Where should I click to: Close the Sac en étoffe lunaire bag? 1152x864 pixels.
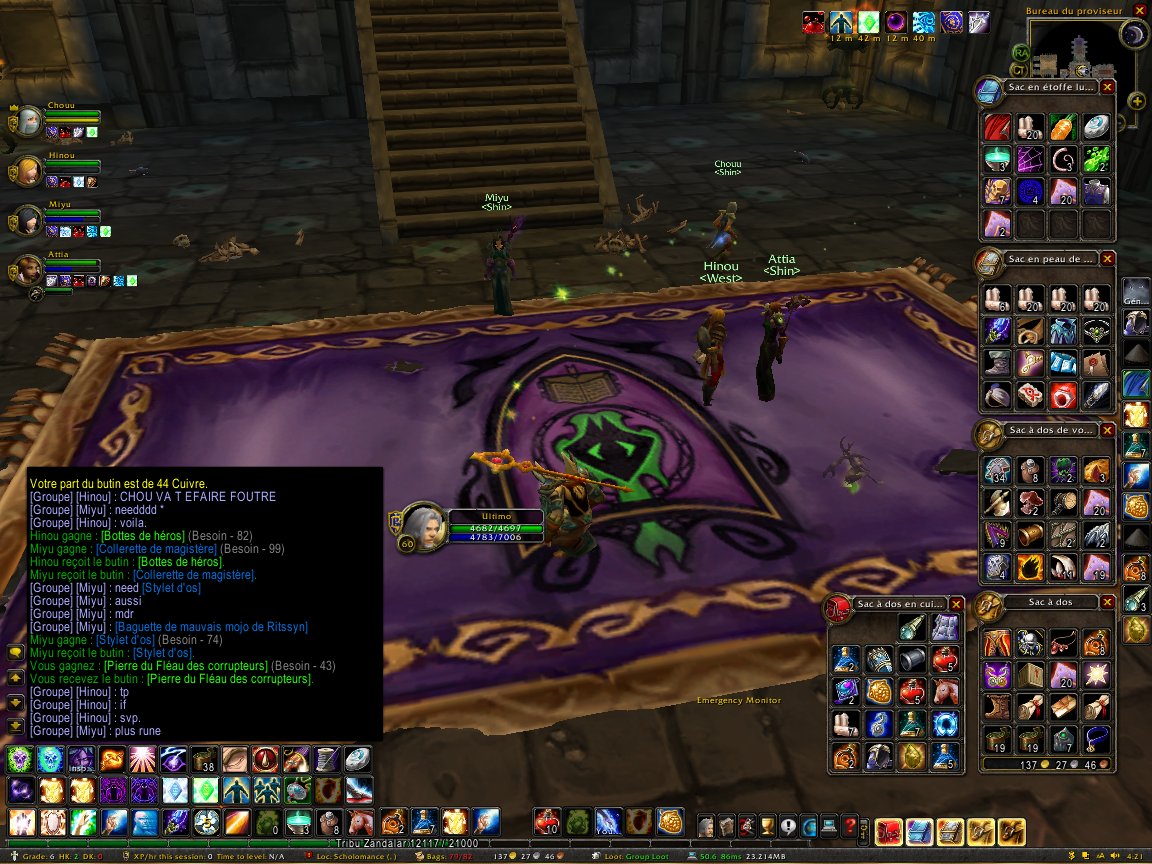point(1108,88)
